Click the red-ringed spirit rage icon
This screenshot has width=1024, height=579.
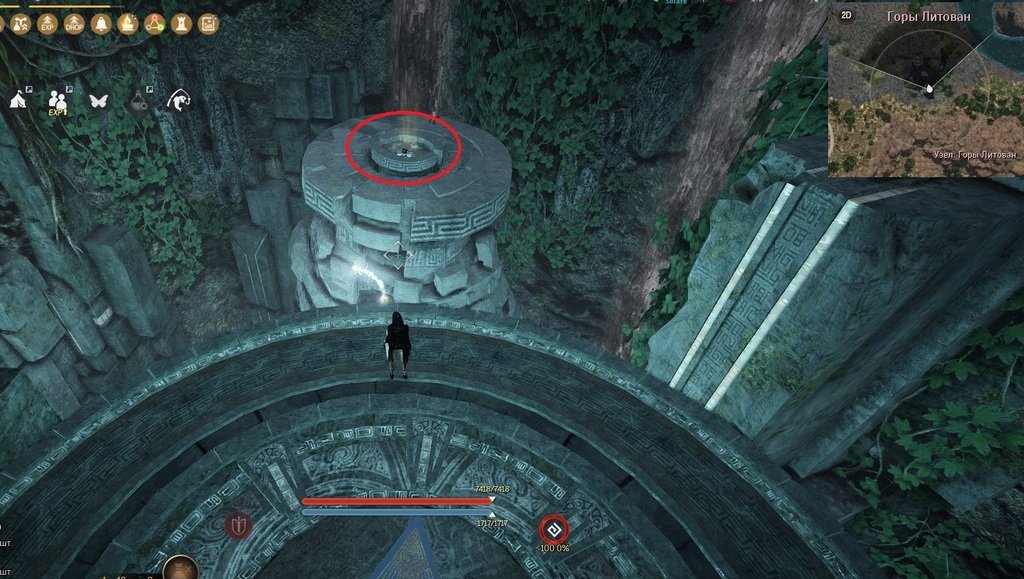[554, 529]
